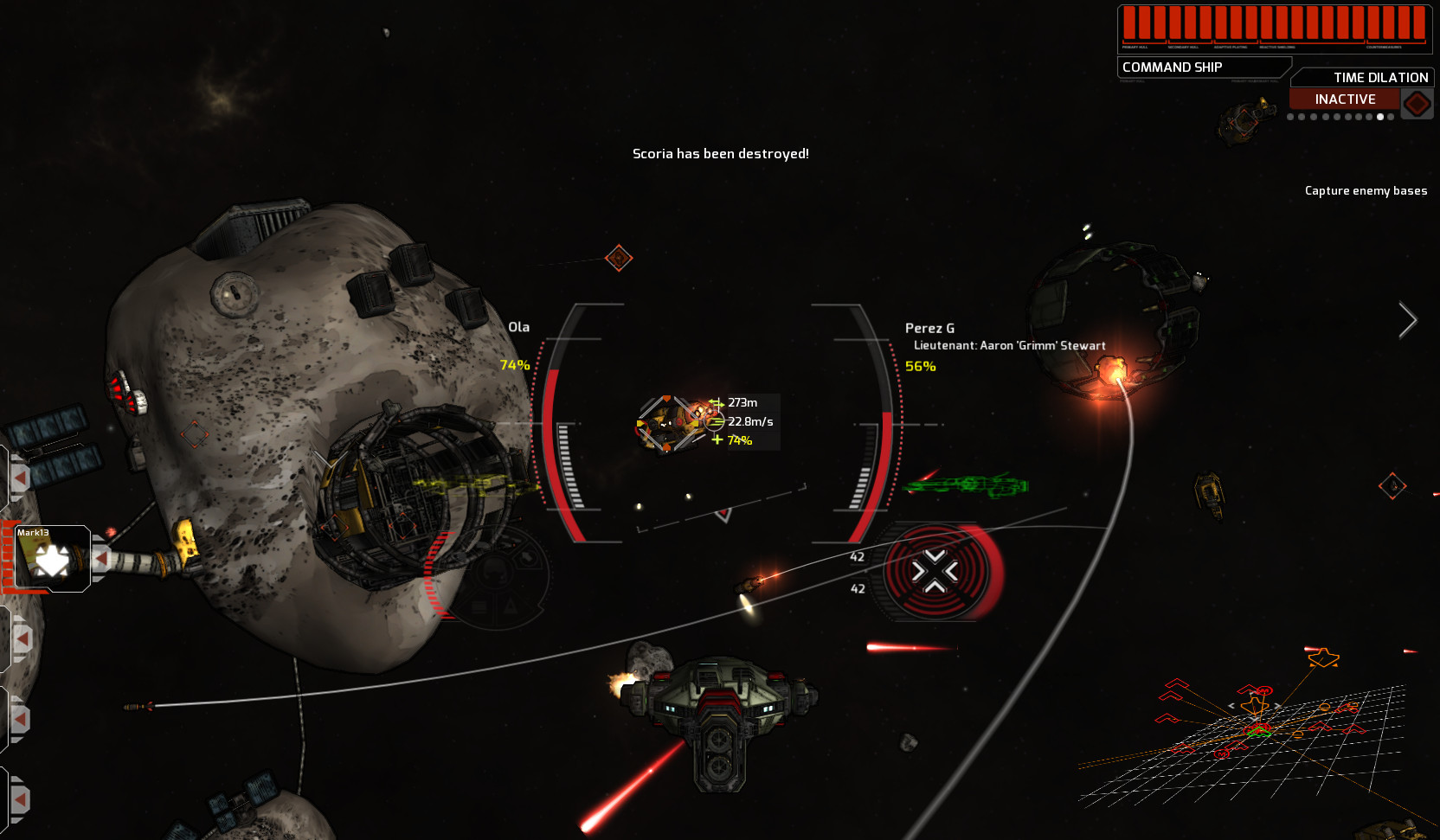Screen dimensions: 1440x840
Task: Click the M-circled missile icon on tactical map
Action: pos(1222,754)
